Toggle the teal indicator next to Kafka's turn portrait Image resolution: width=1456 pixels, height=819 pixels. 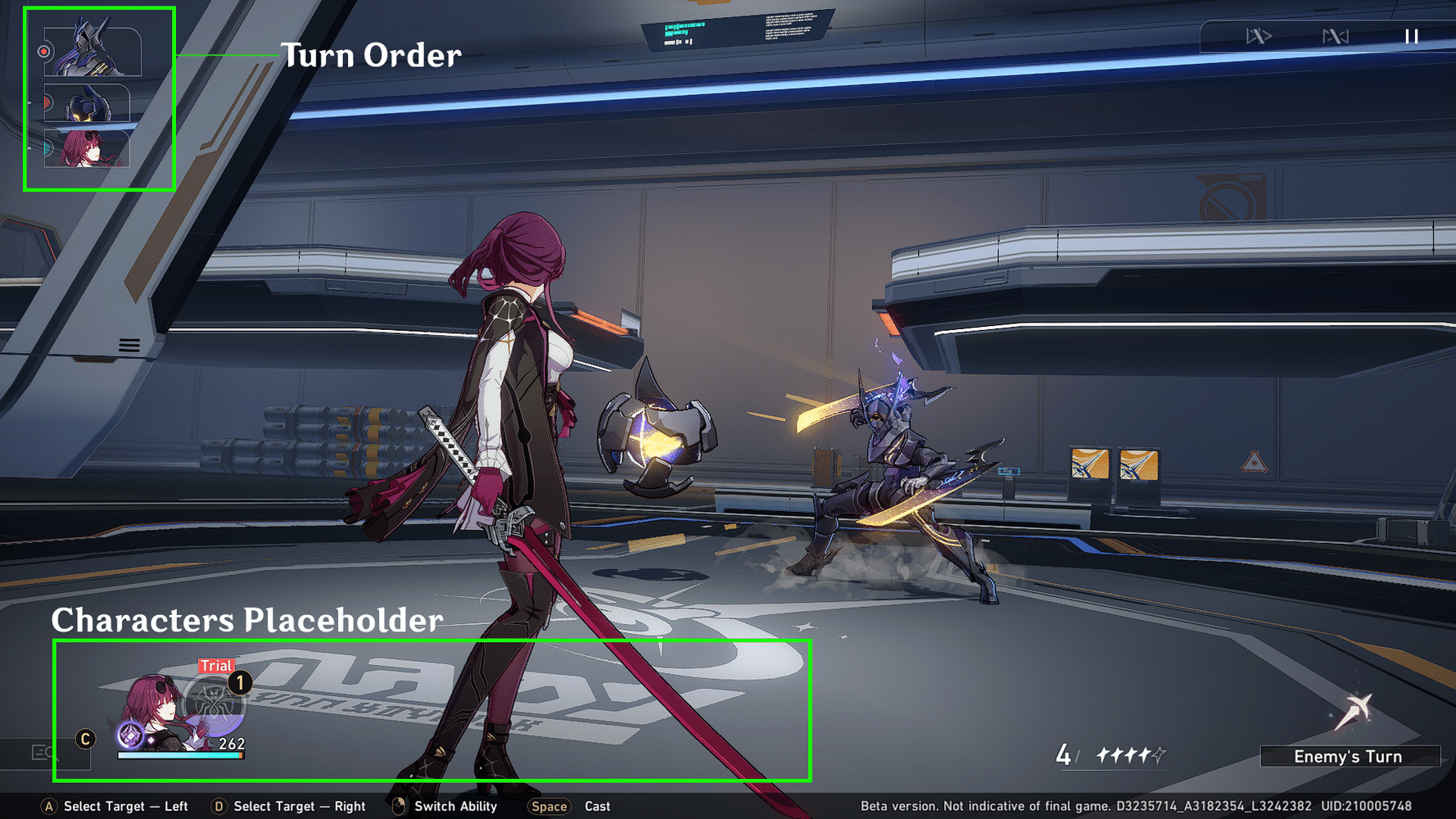point(47,148)
